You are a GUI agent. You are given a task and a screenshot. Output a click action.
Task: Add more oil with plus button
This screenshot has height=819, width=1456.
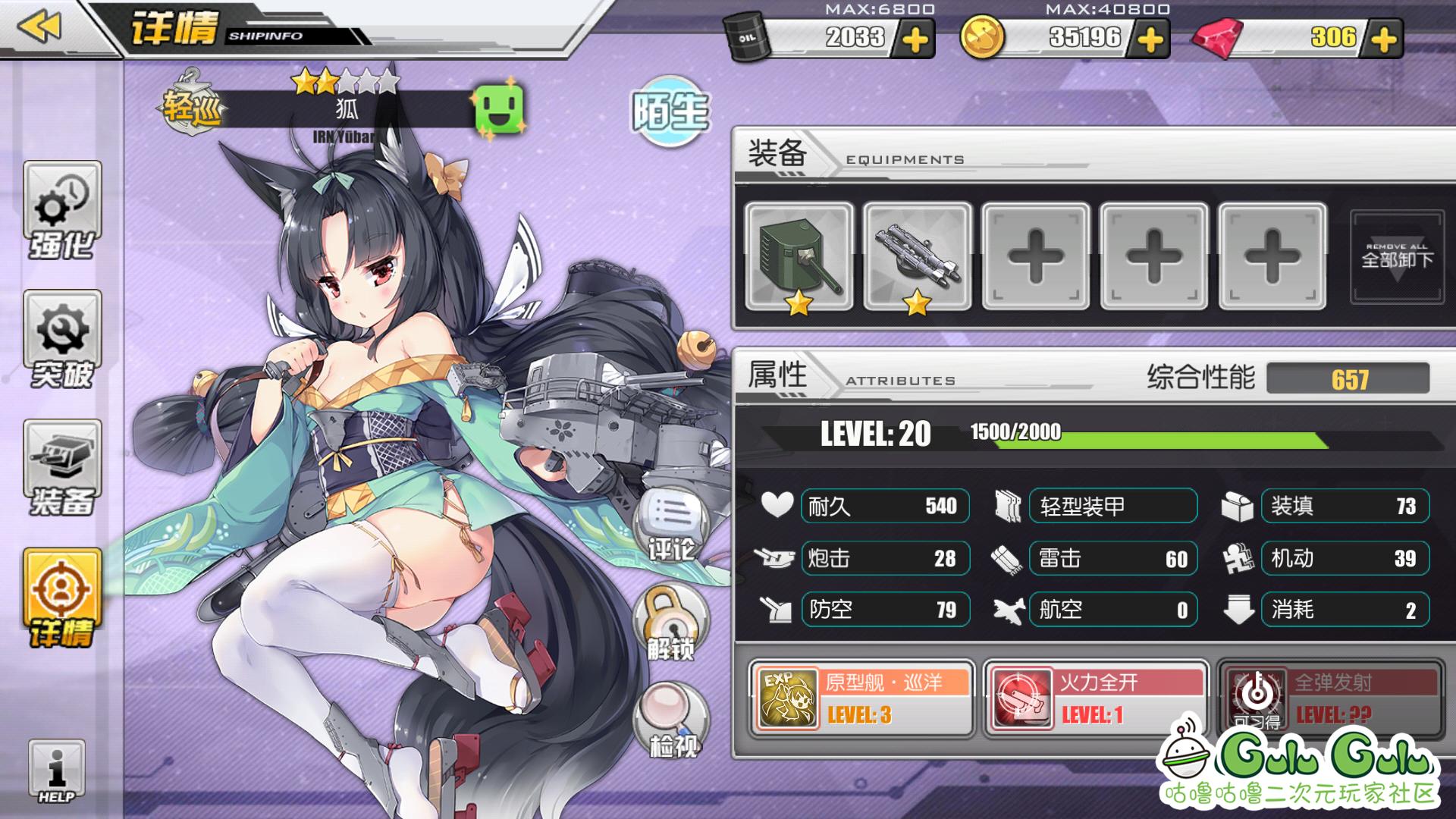[x=915, y=39]
